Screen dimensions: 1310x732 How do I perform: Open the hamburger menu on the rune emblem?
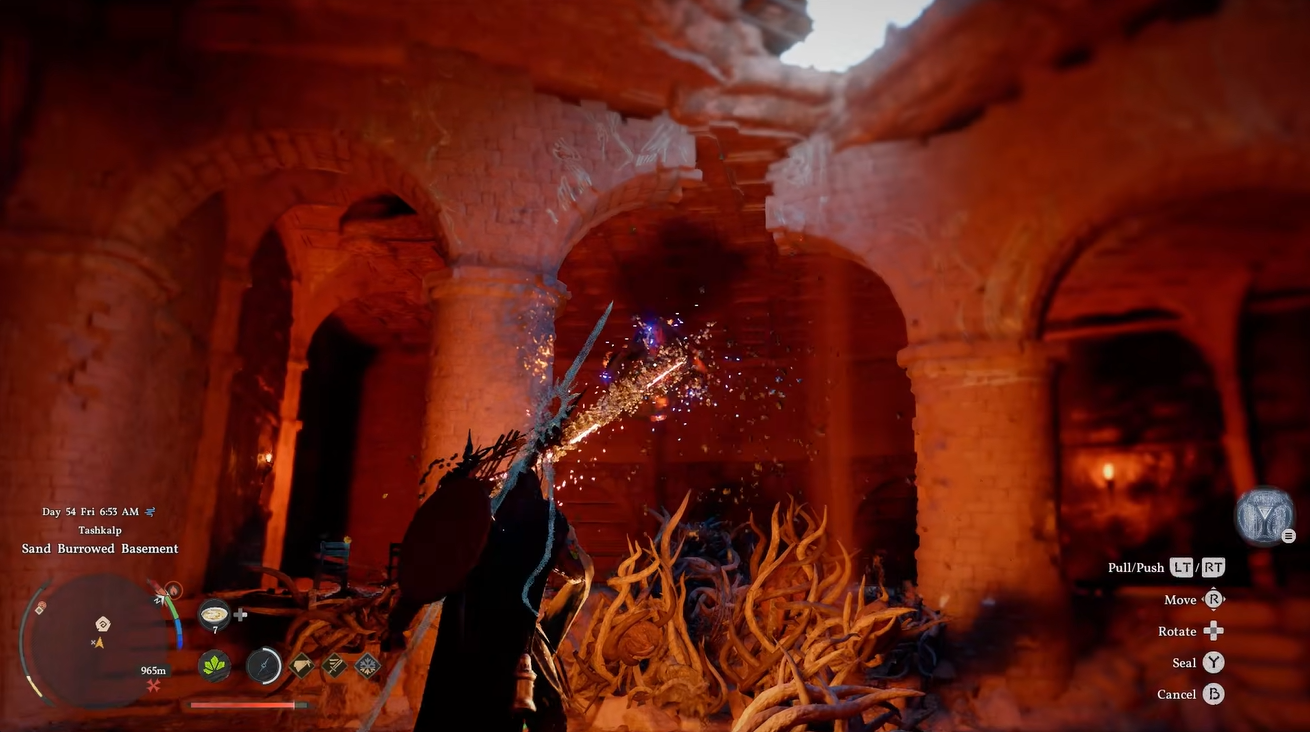tap(1288, 536)
